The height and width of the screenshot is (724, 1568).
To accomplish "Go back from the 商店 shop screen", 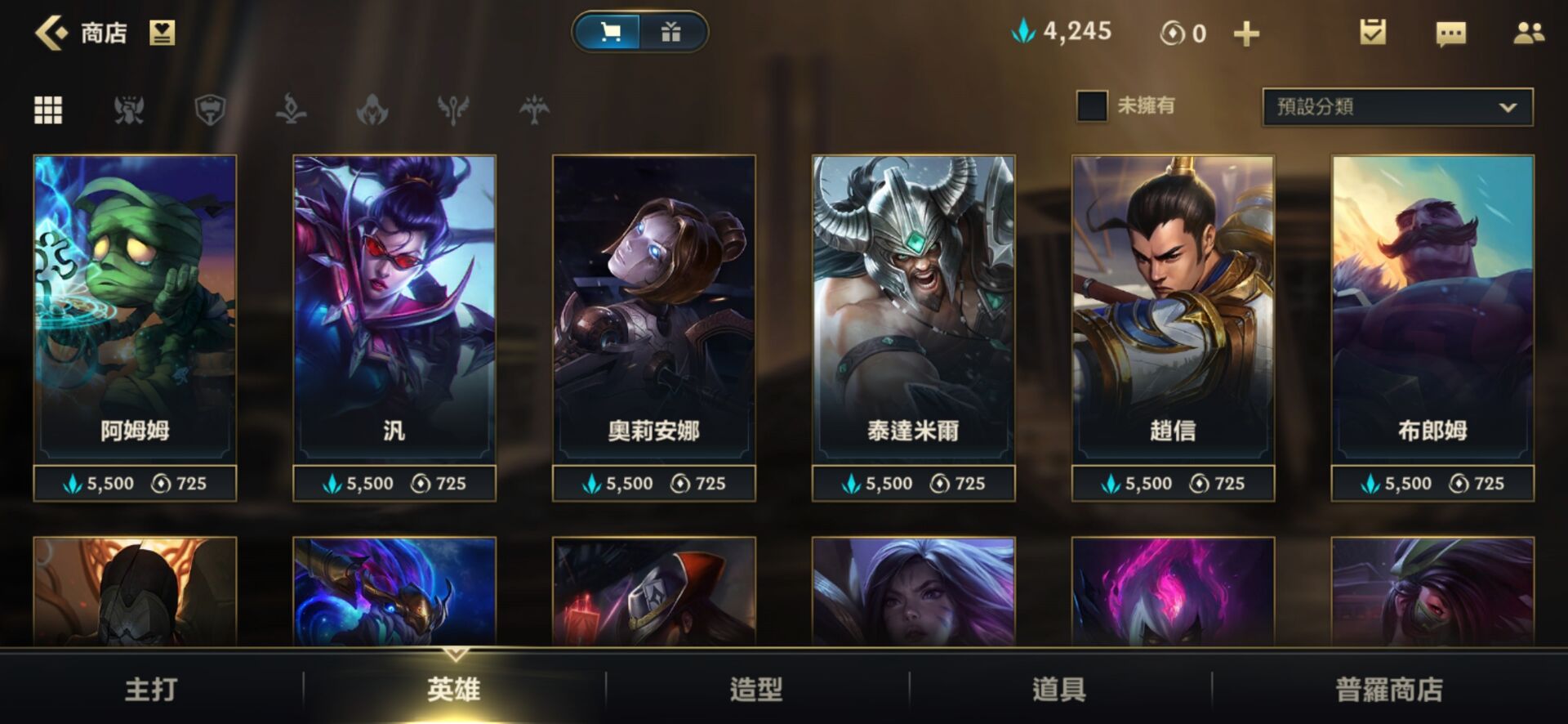I will point(51,34).
